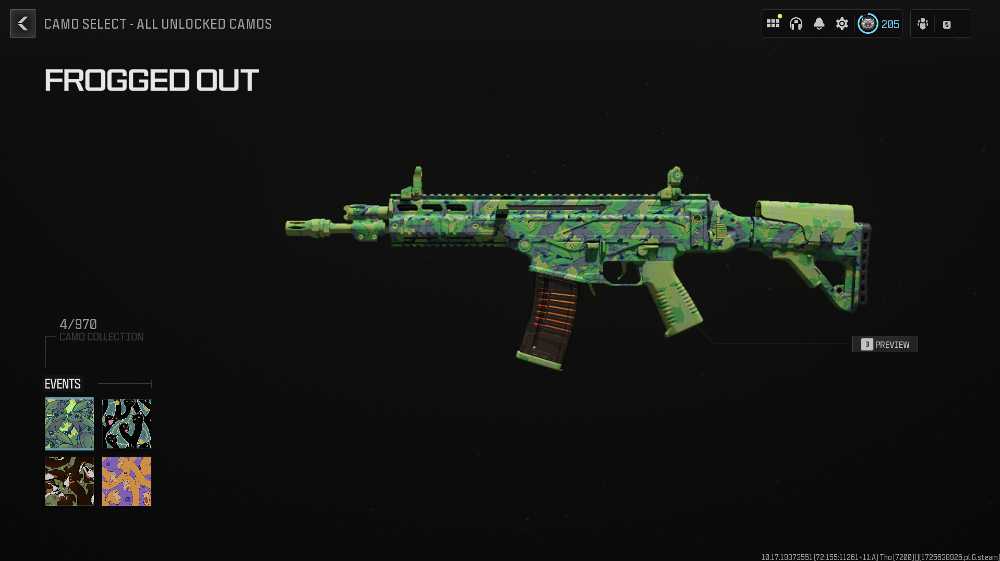Open the social party icon
The height and width of the screenshot is (561, 1000).
coord(922,24)
